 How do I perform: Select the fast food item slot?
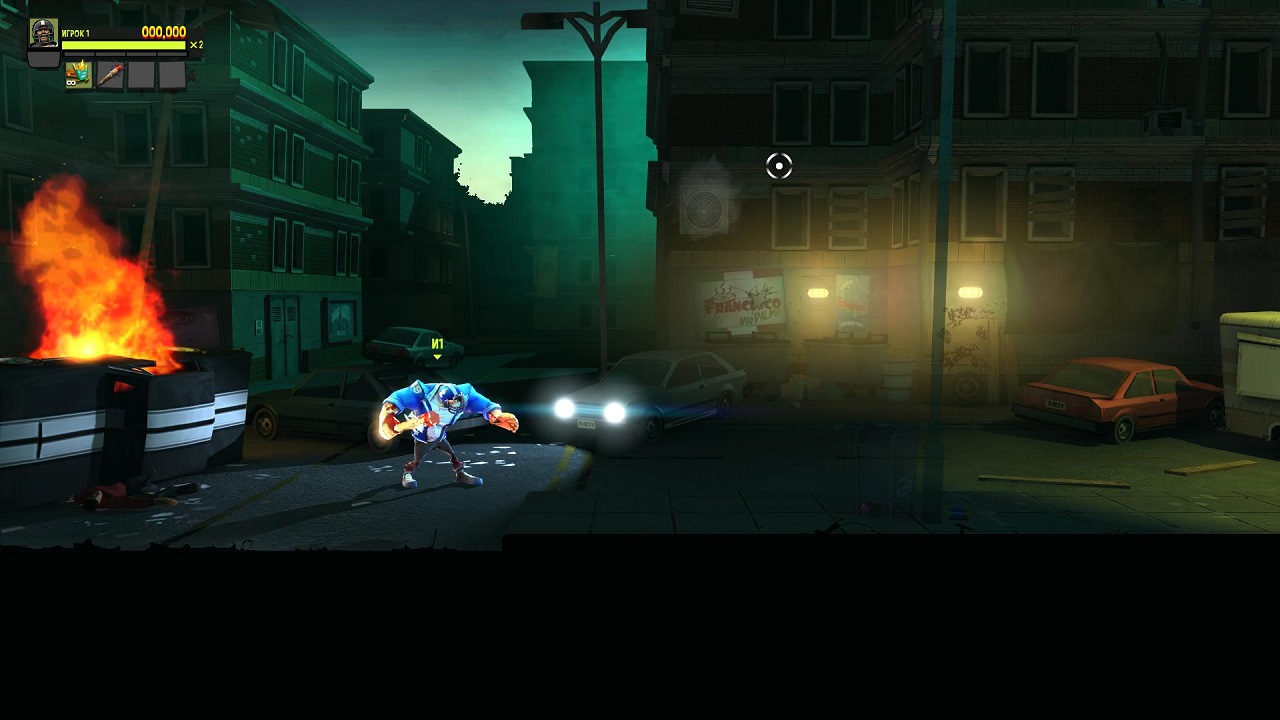79,75
